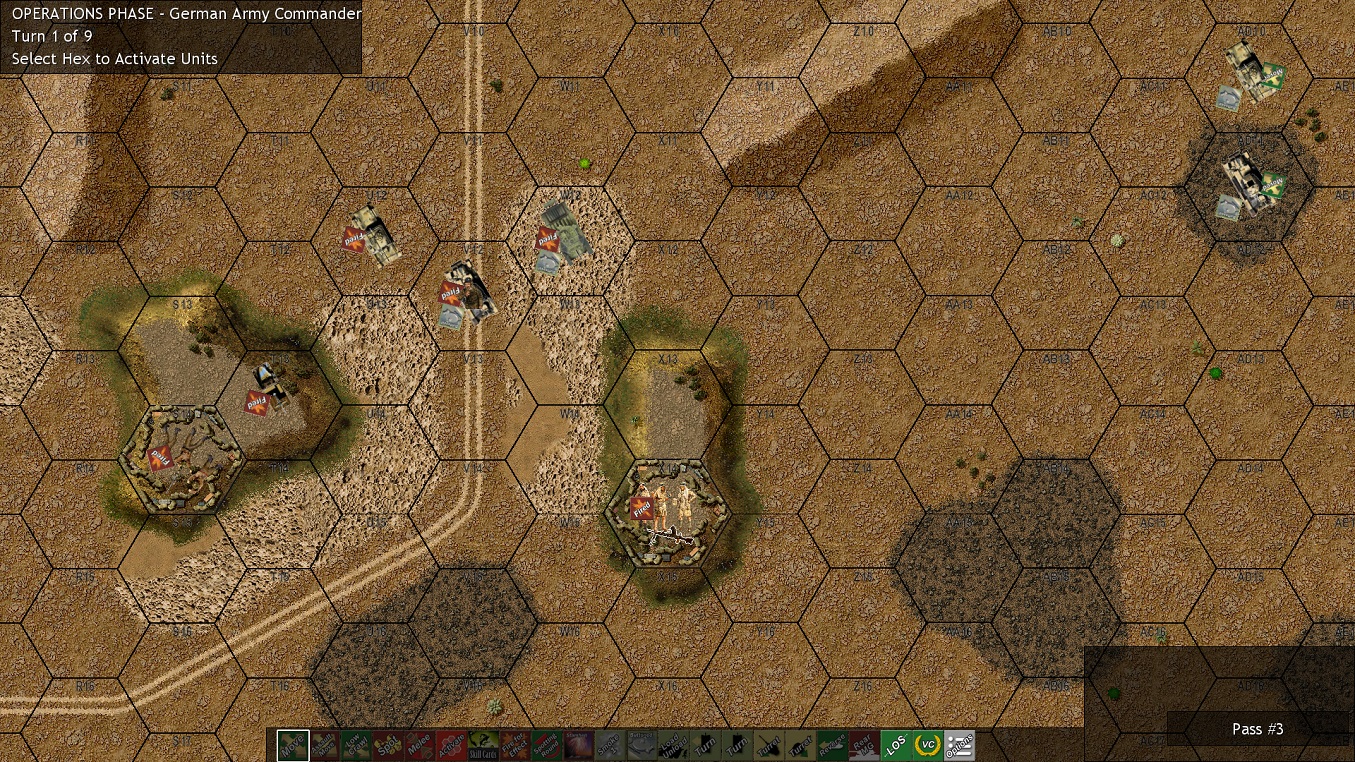The image size is (1355, 762).
Task: Choose the Assault Move command
Action: [x=324, y=745]
